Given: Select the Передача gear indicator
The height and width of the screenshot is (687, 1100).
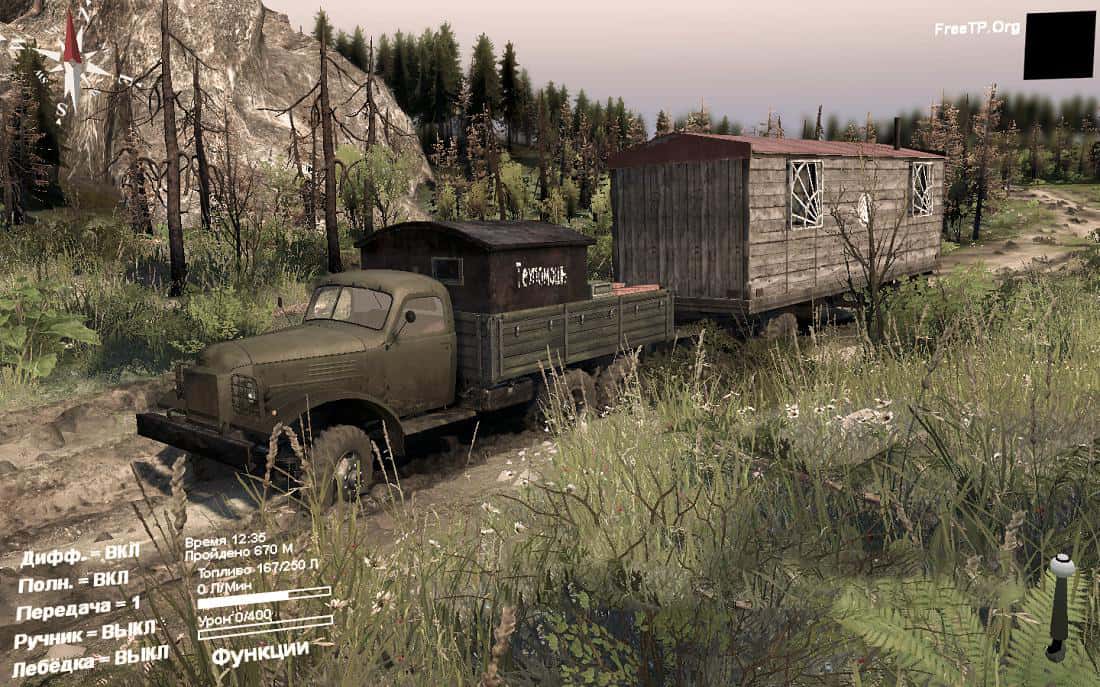Looking at the screenshot, I should [x=78, y=607].
